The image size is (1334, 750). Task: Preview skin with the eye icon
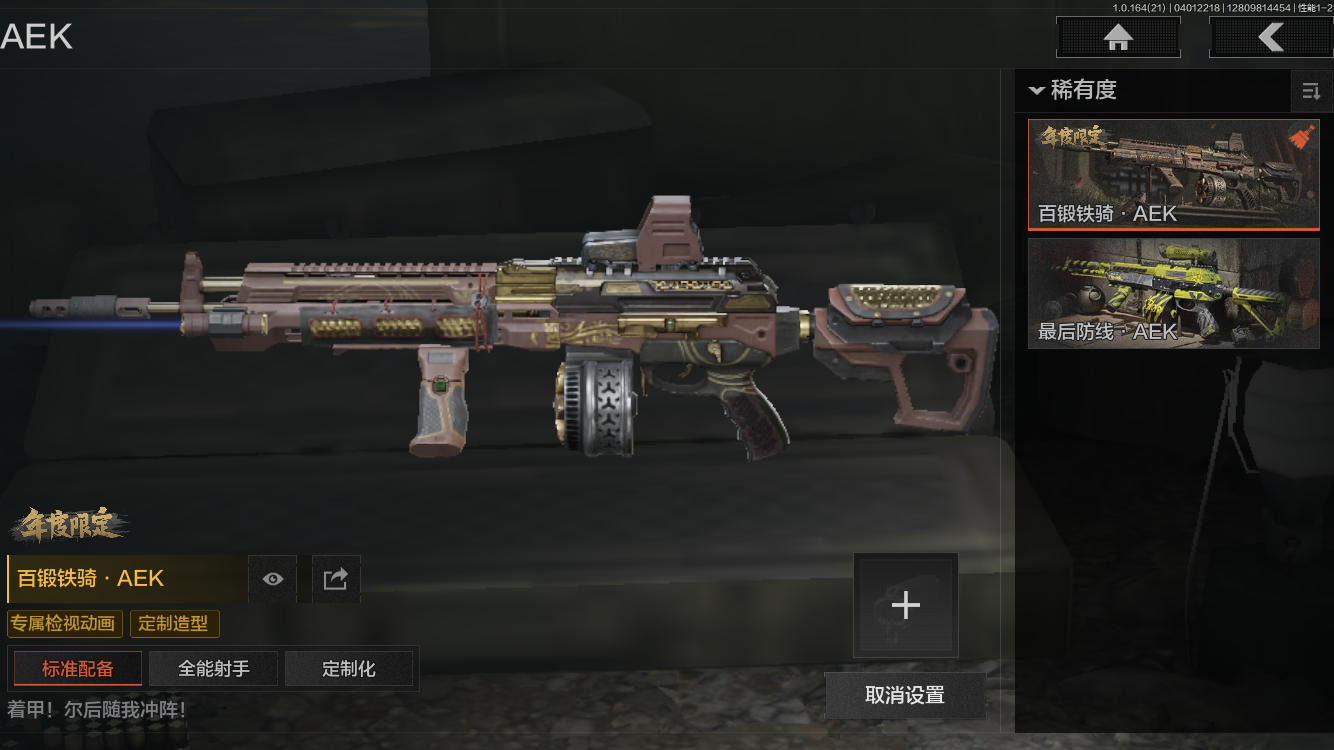[x=273, y=579]
